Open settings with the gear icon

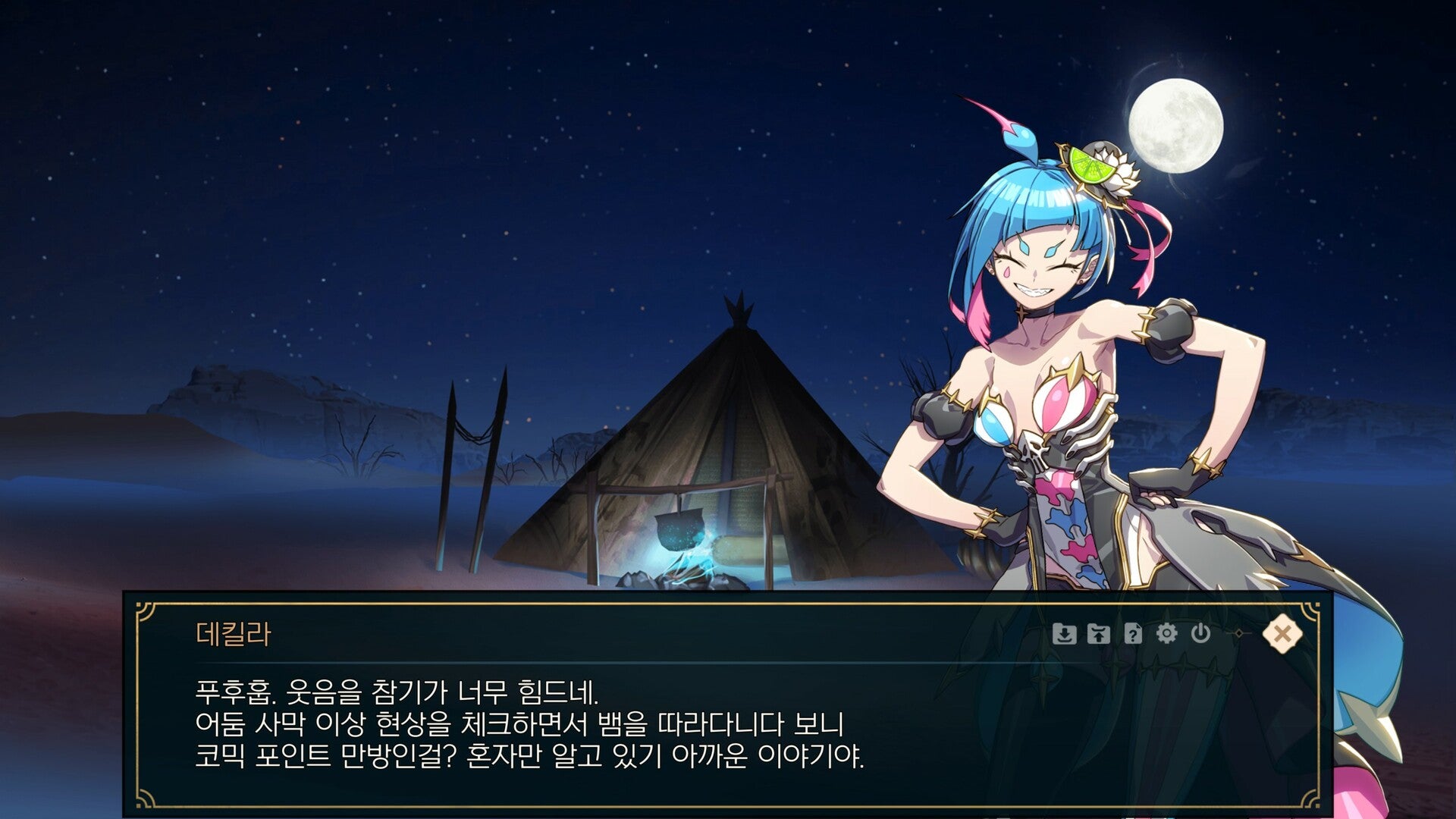tap(1166, 633)
